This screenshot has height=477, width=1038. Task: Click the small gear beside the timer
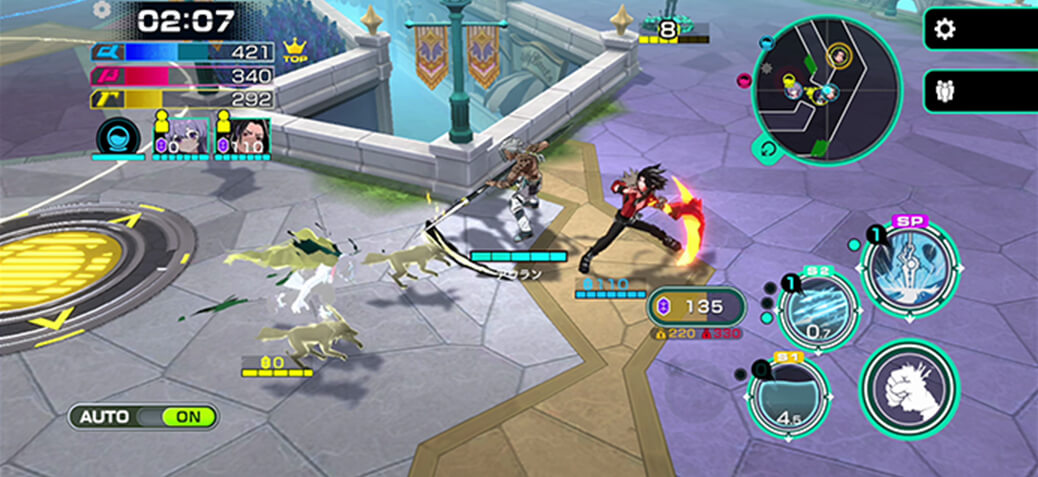[x=101, y=9]
